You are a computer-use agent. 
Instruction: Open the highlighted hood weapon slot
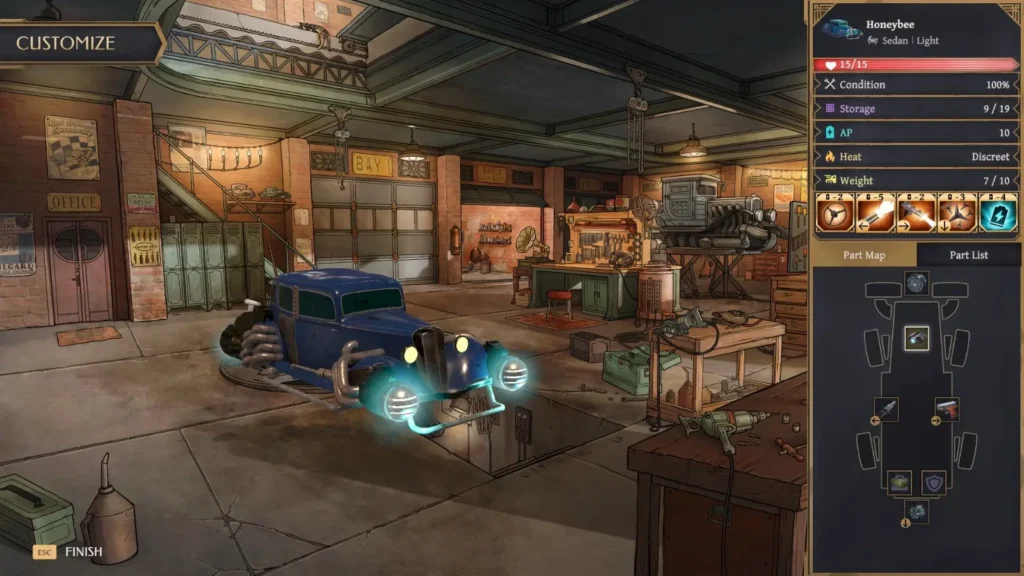(917, 339)
